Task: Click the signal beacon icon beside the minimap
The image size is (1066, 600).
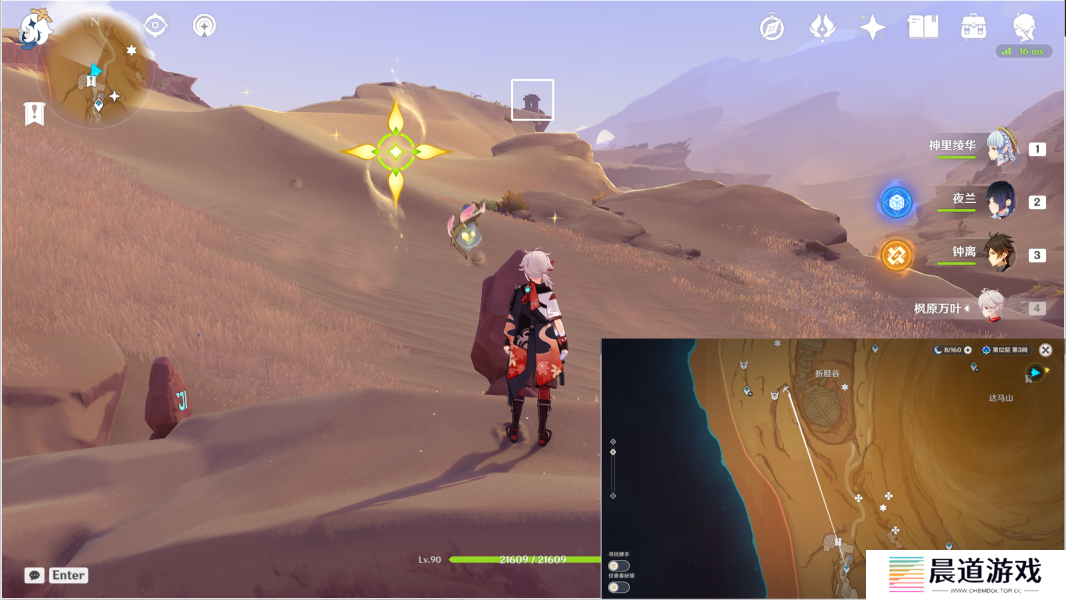Action: click(204, 25)
